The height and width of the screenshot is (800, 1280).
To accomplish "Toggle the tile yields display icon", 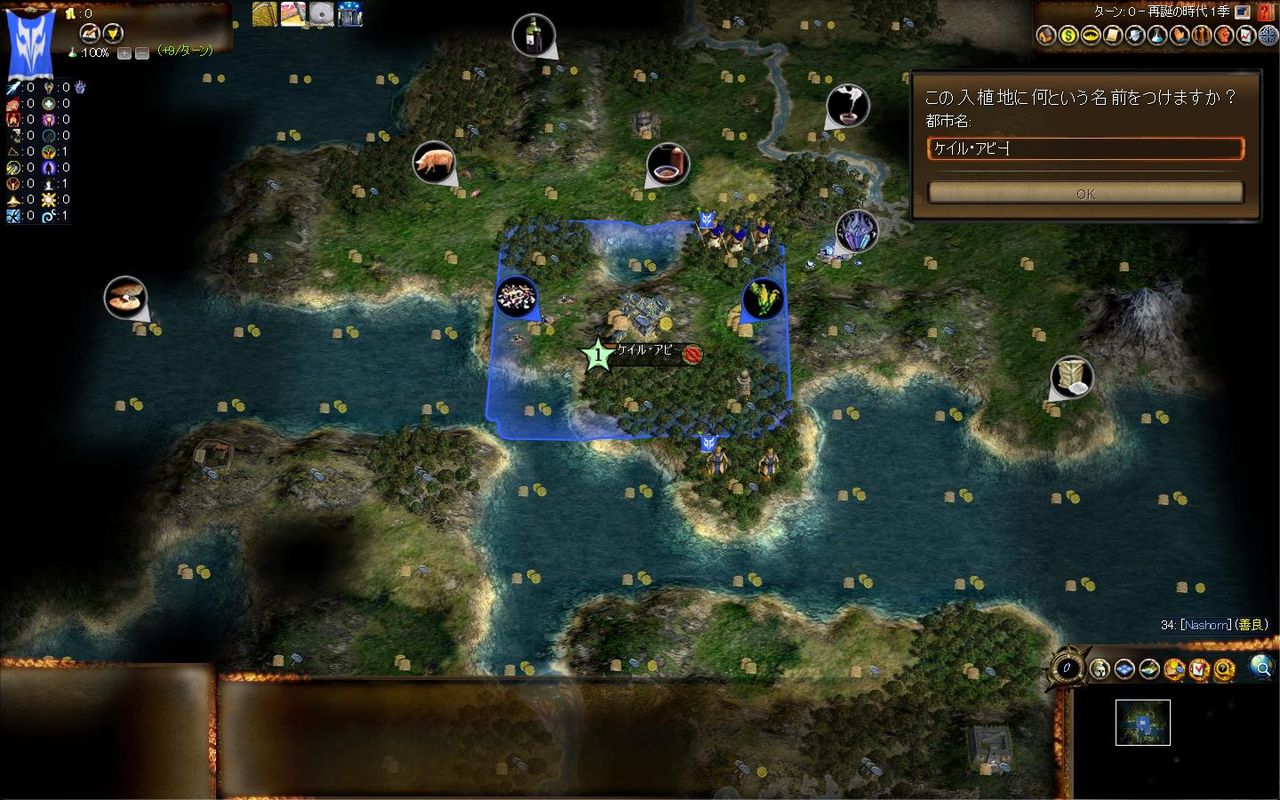I will [1173, 668].
